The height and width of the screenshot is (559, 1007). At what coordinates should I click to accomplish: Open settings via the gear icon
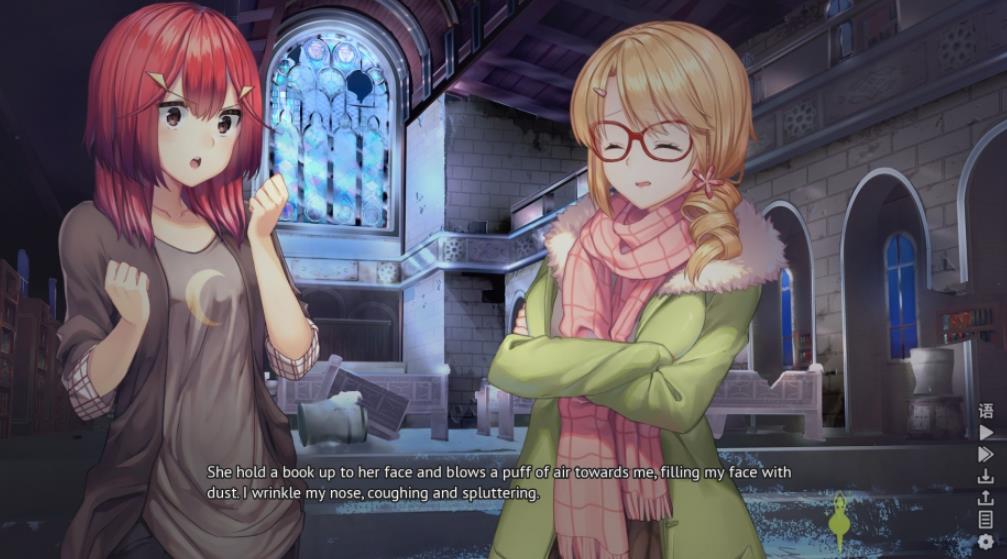(986, 541)
